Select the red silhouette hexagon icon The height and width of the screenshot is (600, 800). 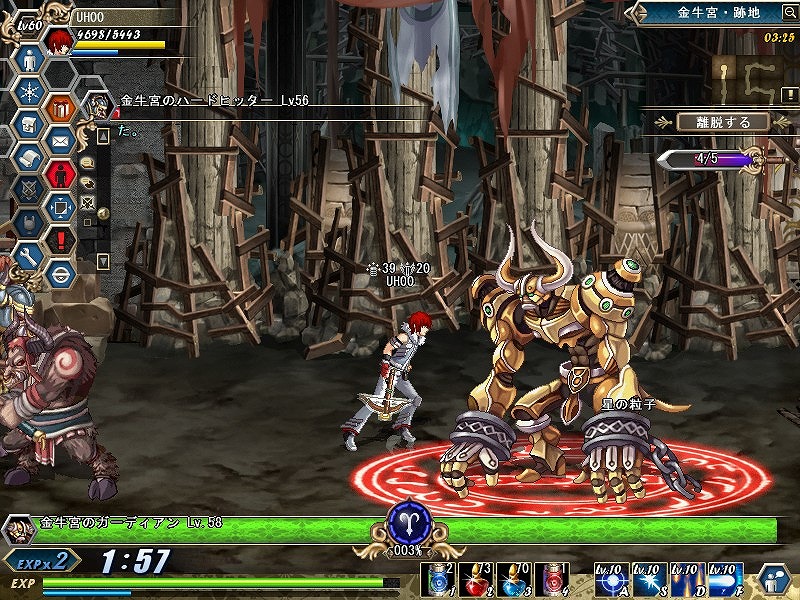62,175
